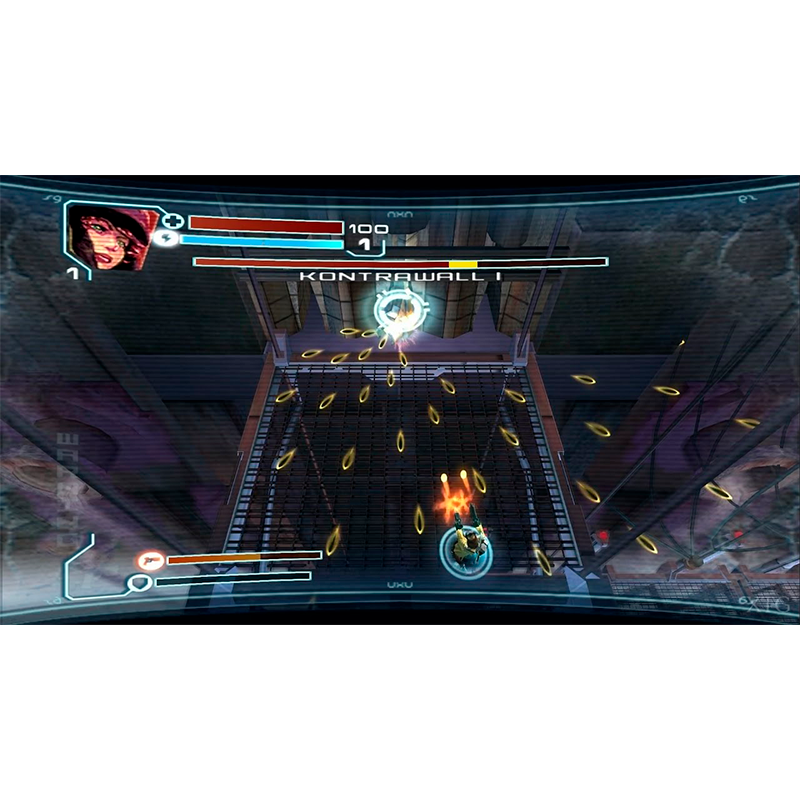Select the orange pistol weapon icon
The height and width of the screenshot is (800, 800).
tap(151, 560)
